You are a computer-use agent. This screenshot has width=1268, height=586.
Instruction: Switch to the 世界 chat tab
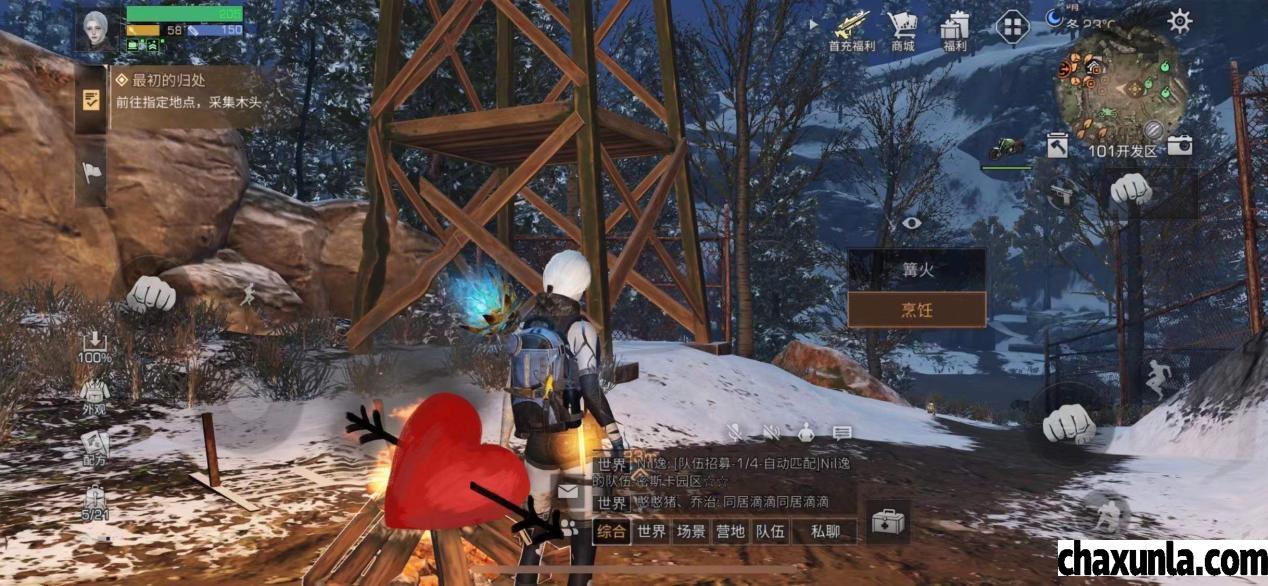tap(652, 531)
